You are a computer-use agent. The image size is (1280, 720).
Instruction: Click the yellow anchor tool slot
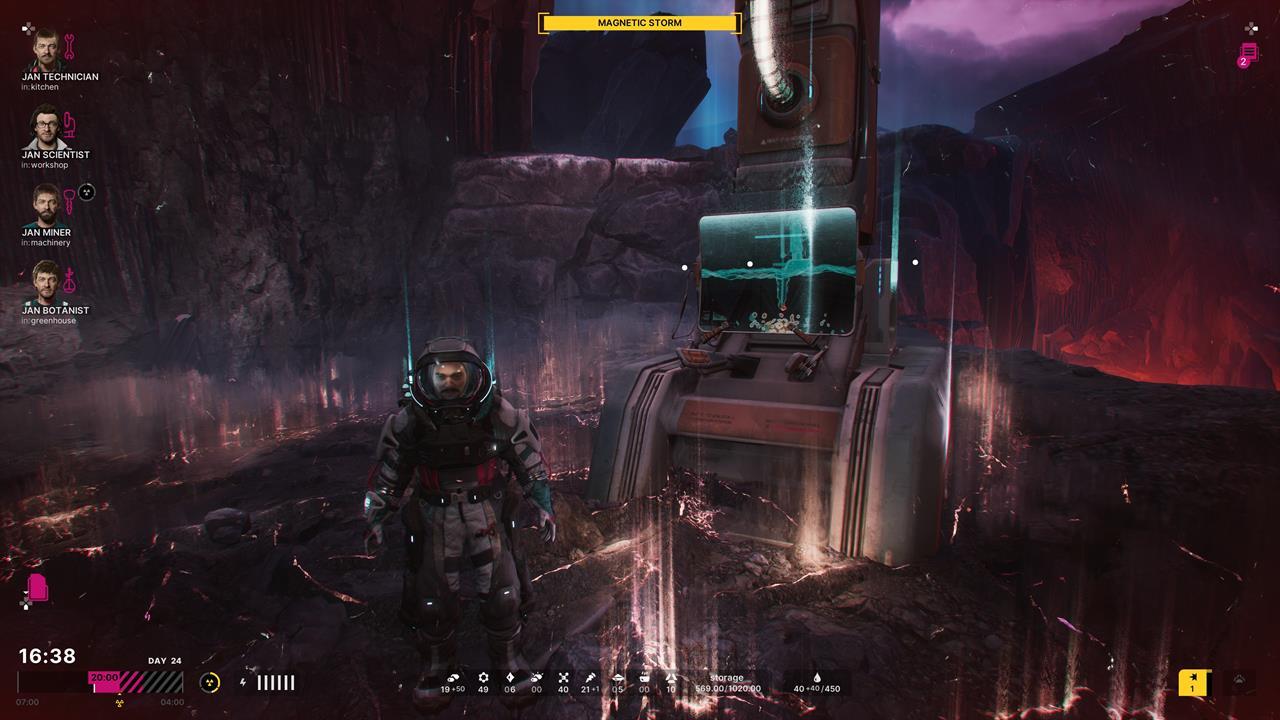pos(1193,682)
